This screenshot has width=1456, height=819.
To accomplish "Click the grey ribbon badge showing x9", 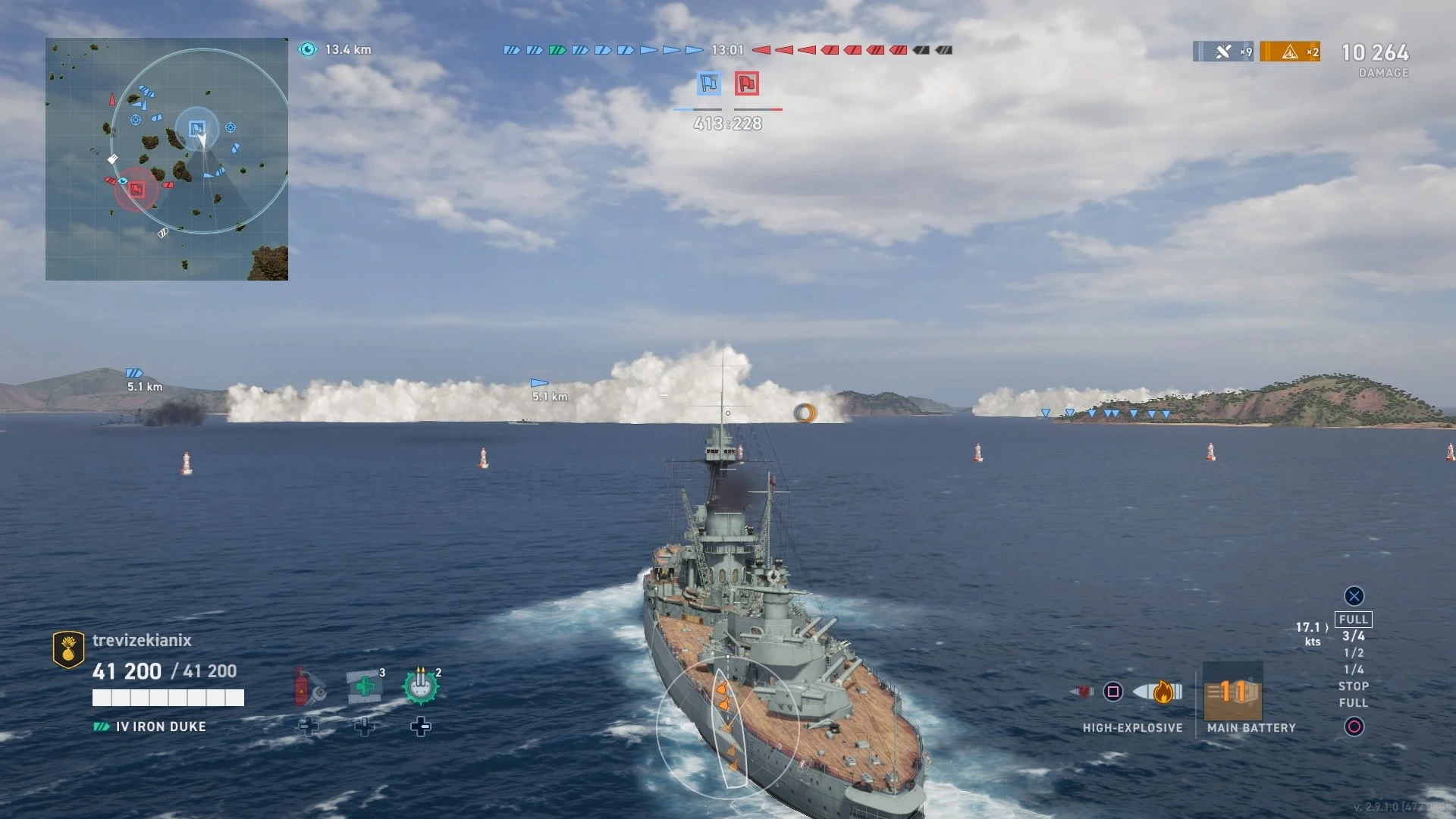I will (1223, 52).
